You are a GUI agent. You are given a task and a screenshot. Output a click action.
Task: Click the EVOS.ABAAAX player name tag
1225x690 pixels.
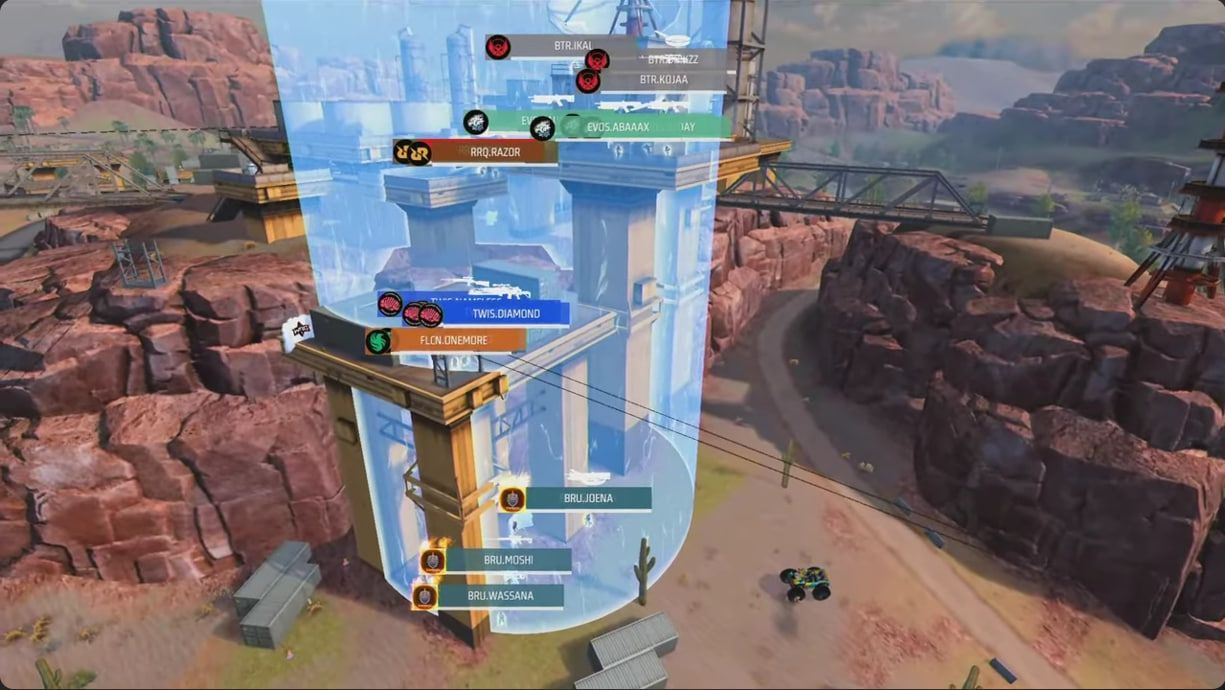pyautogui.click(x=617, y=127)
